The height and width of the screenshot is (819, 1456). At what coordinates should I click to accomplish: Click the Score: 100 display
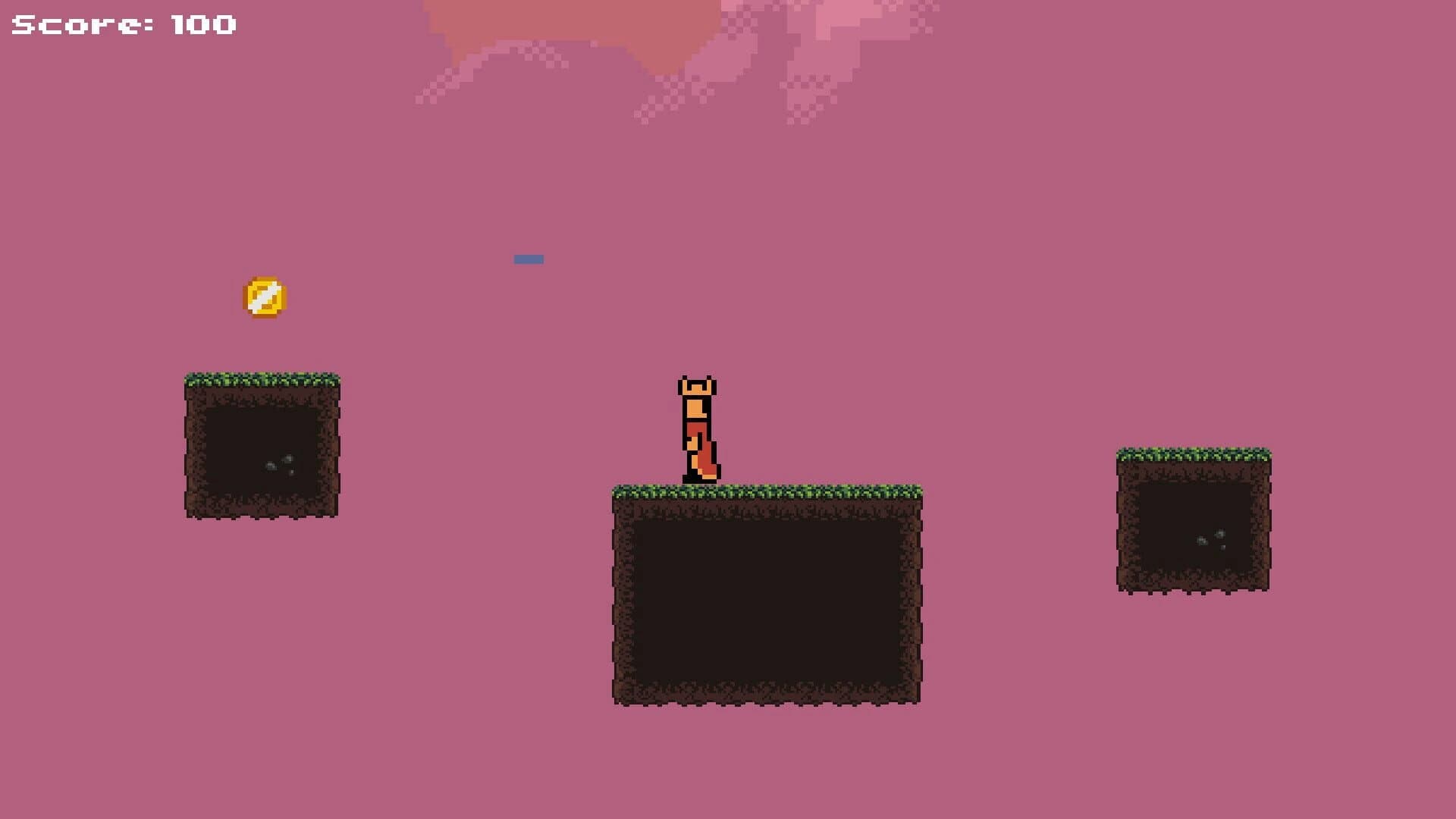pos(121,25)
